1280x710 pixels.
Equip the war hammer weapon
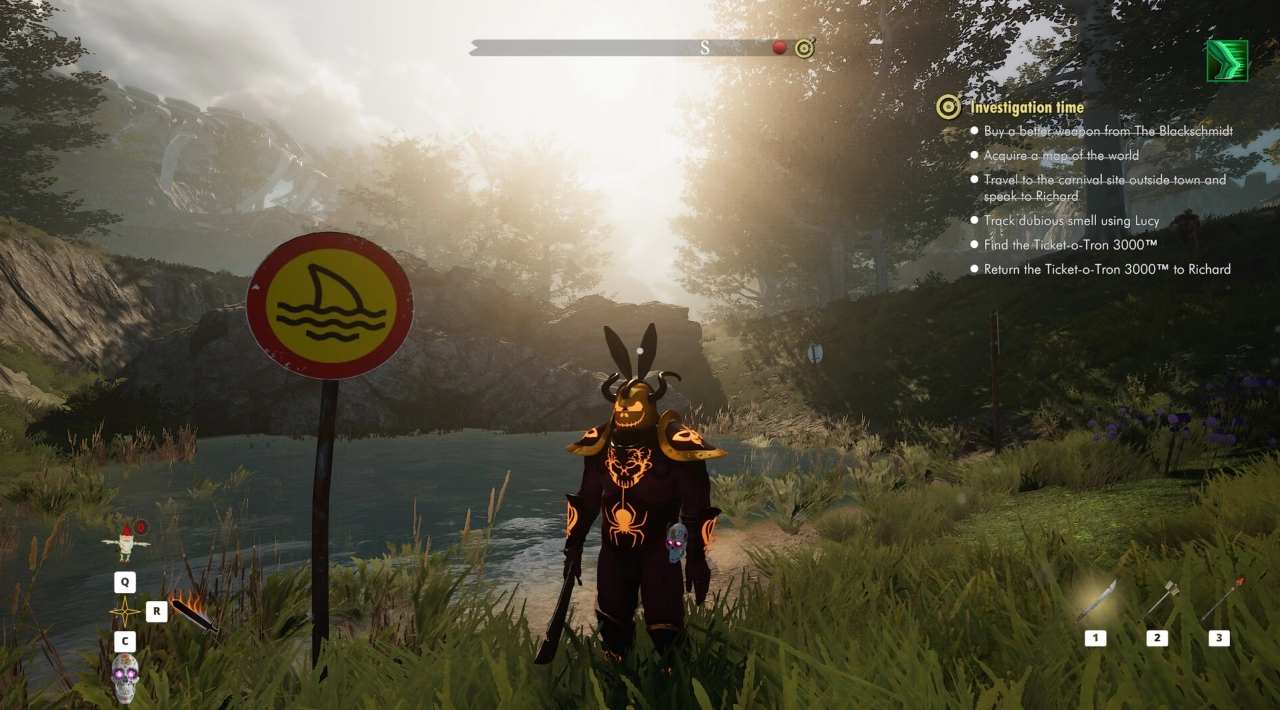coord(1160,600)
